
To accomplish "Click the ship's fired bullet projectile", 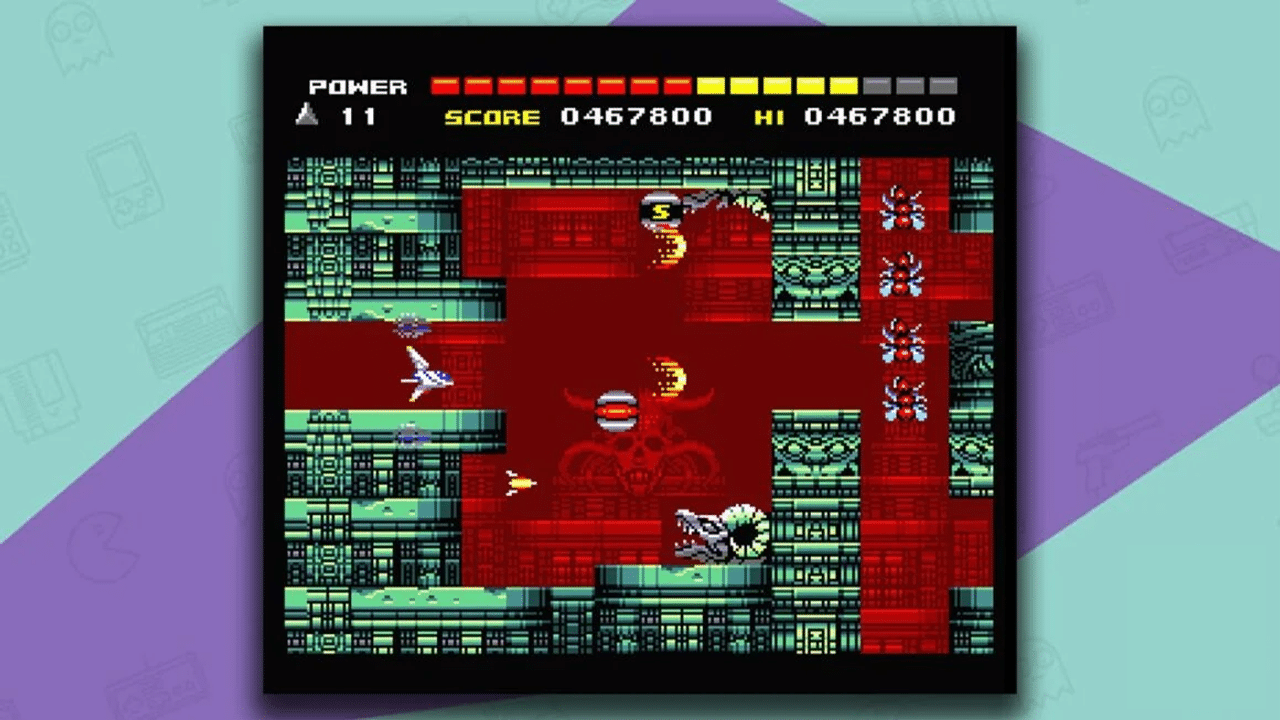I will 520,481.
